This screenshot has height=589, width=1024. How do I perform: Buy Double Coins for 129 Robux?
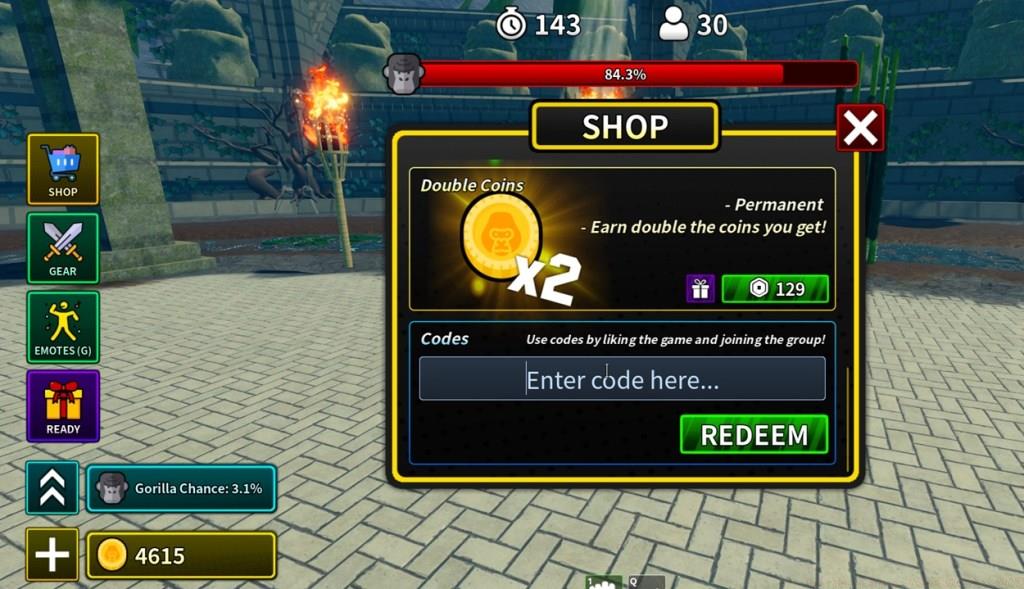click(775, 289)
